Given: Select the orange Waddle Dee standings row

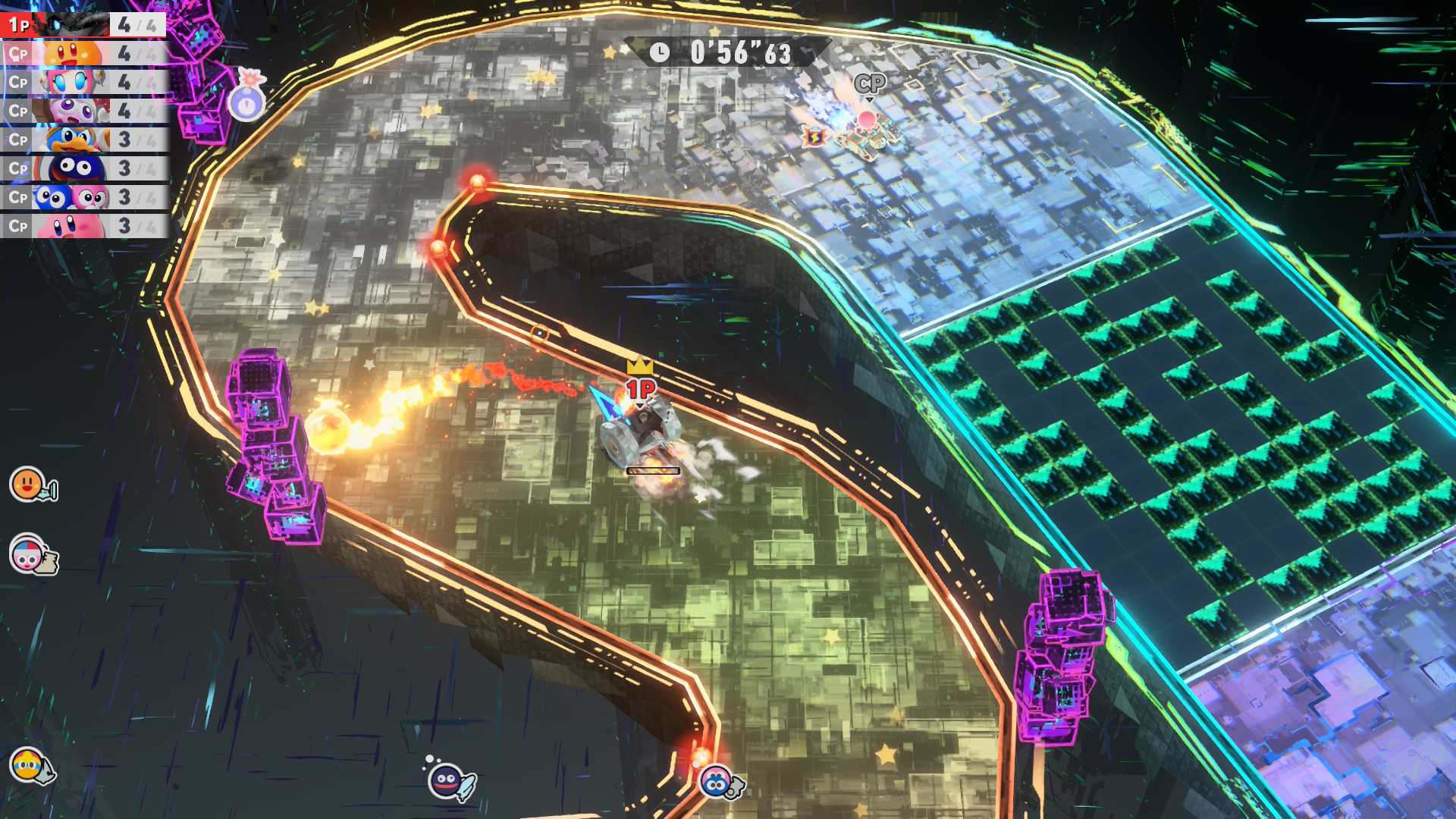Looking at the screenshot, I should point(83,54).
